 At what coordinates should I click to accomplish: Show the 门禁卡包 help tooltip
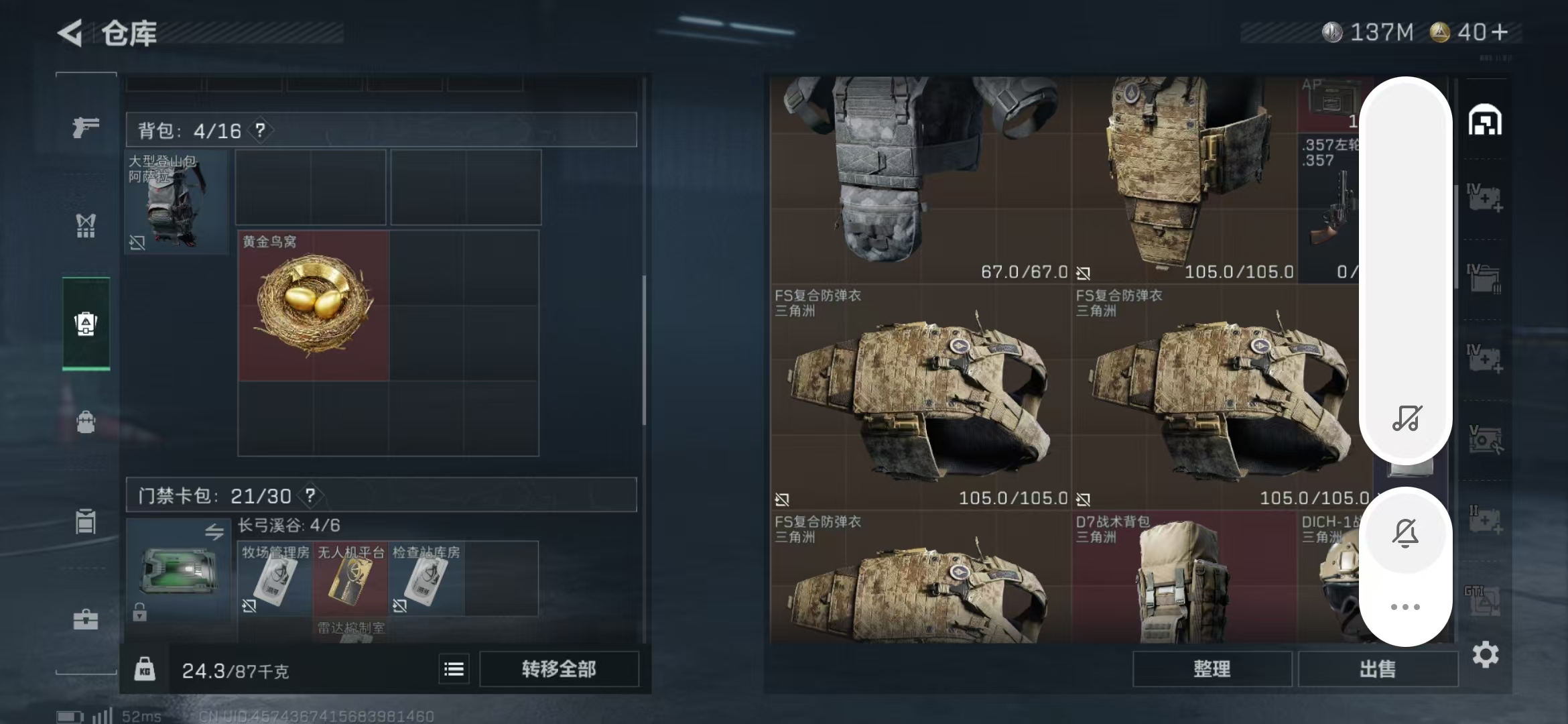click(x=310, y=496)
